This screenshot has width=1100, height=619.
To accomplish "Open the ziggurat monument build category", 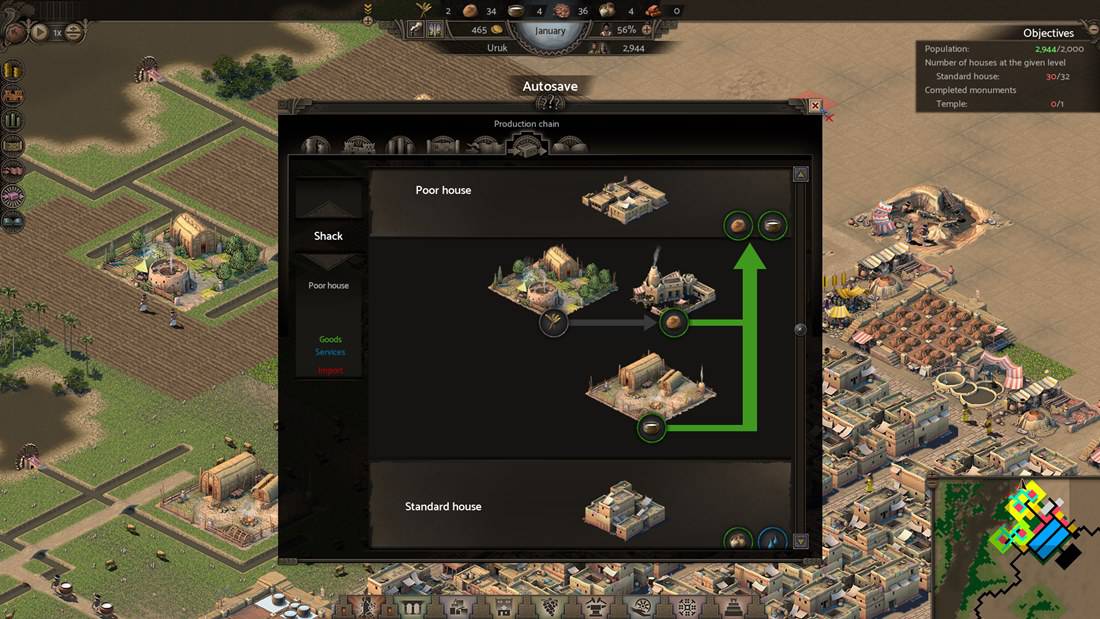I will 733,606.
